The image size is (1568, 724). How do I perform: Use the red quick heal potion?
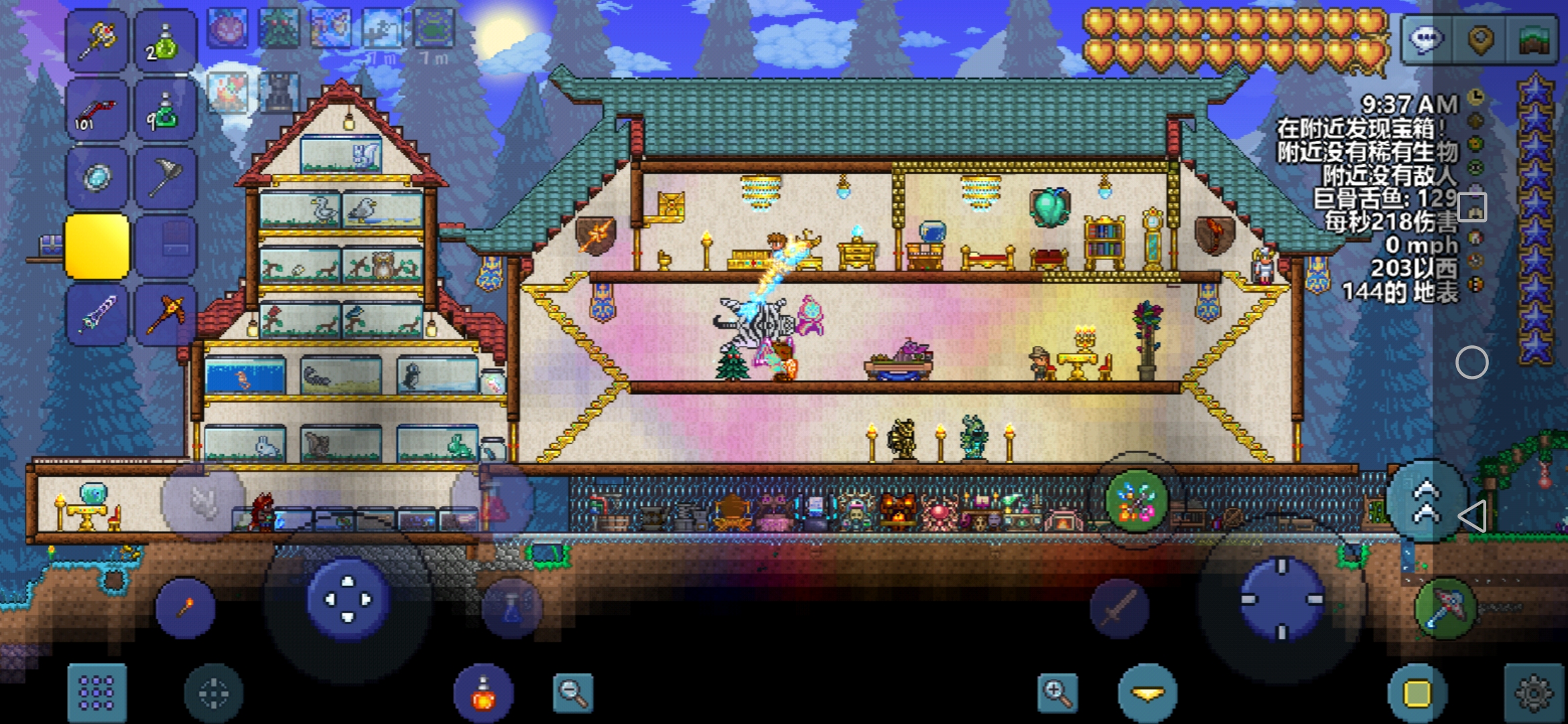coord(483,693)
